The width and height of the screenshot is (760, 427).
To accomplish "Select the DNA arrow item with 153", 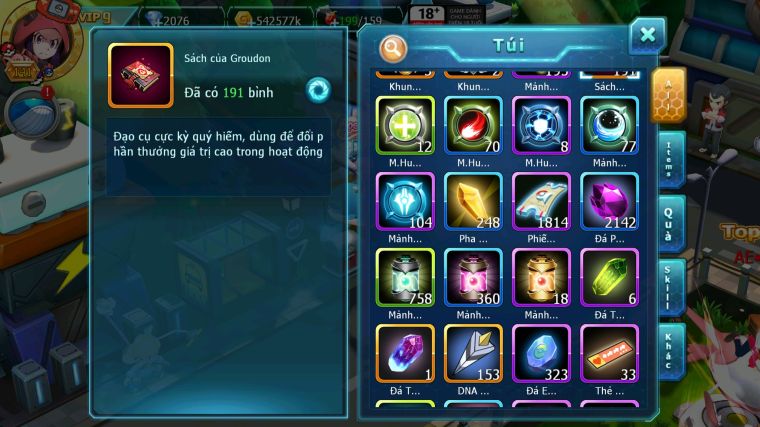I will [473, 354].
